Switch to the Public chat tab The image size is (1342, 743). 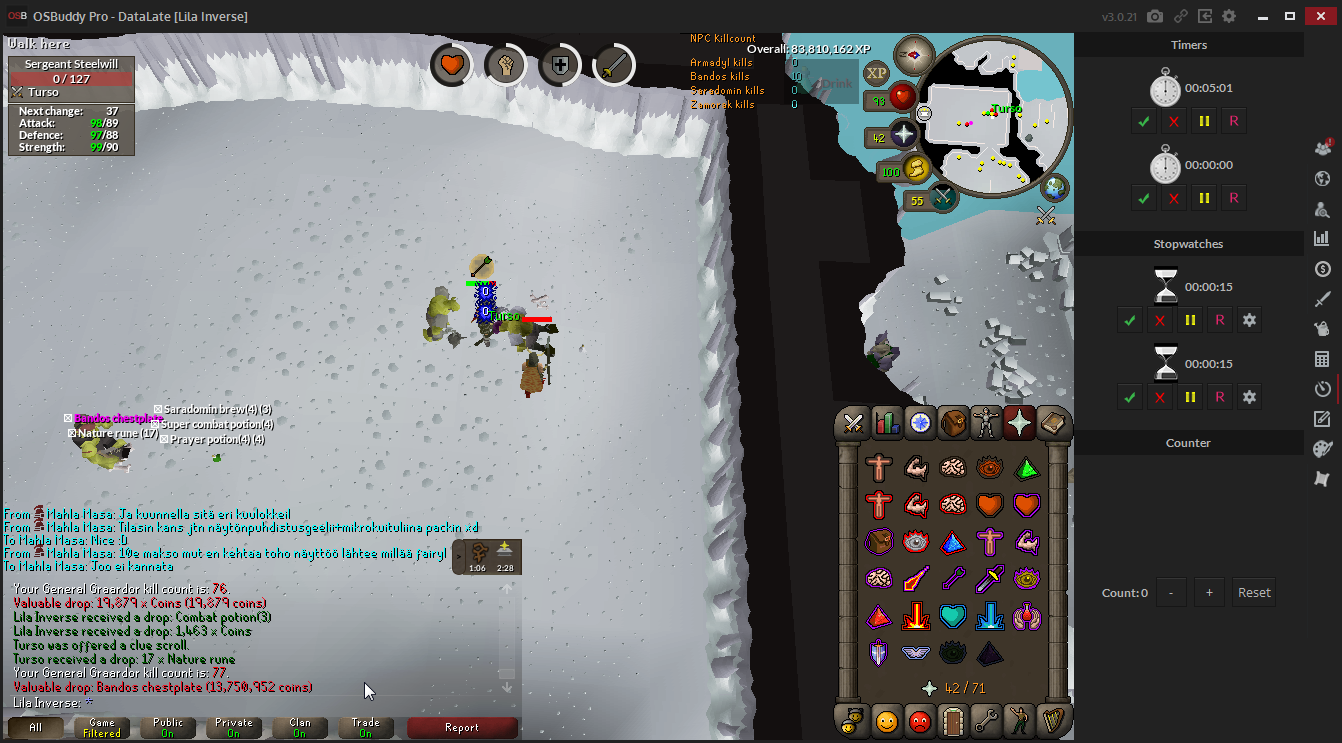167,727
